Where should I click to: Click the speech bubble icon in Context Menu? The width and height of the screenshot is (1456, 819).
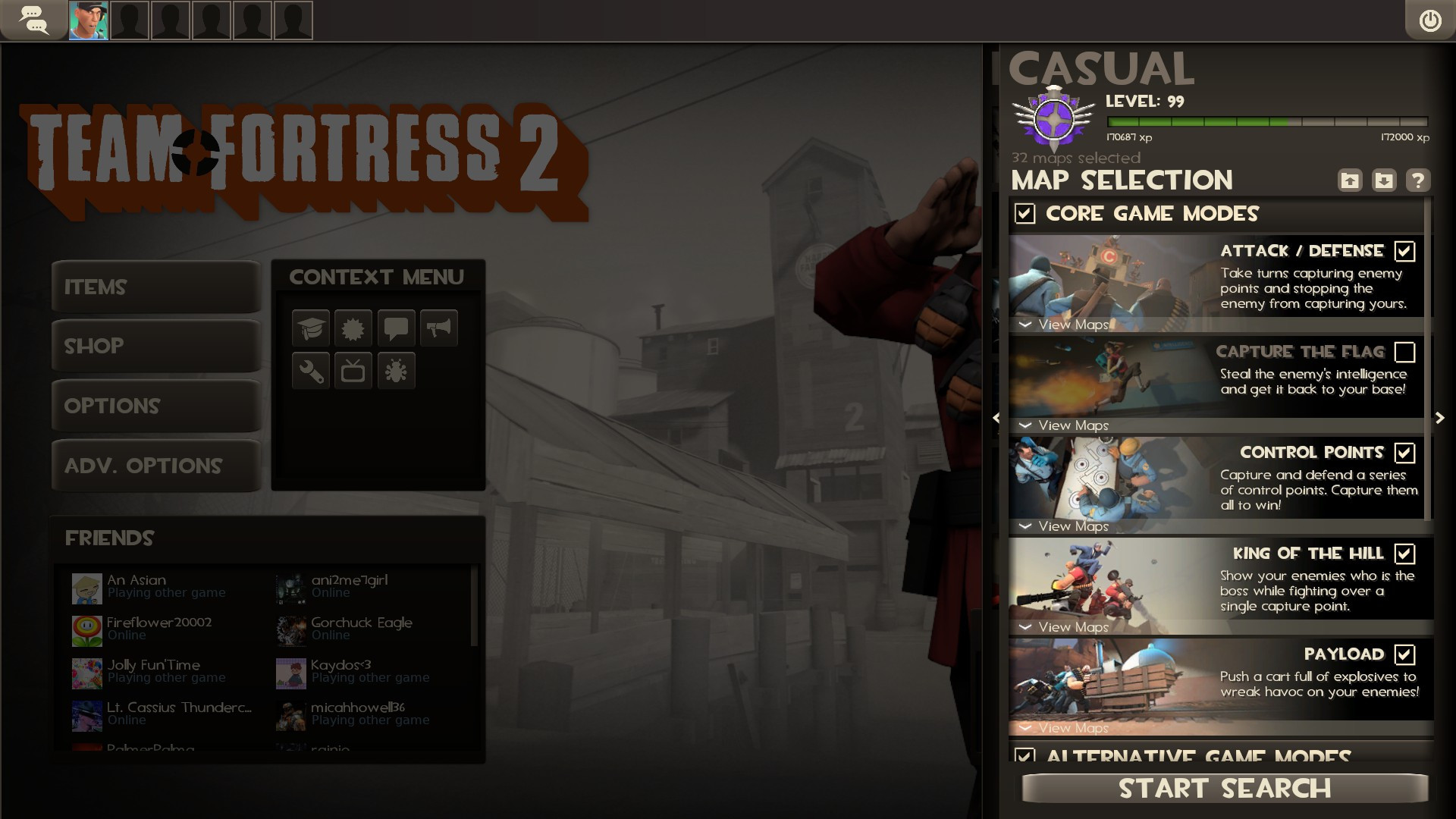396,328
